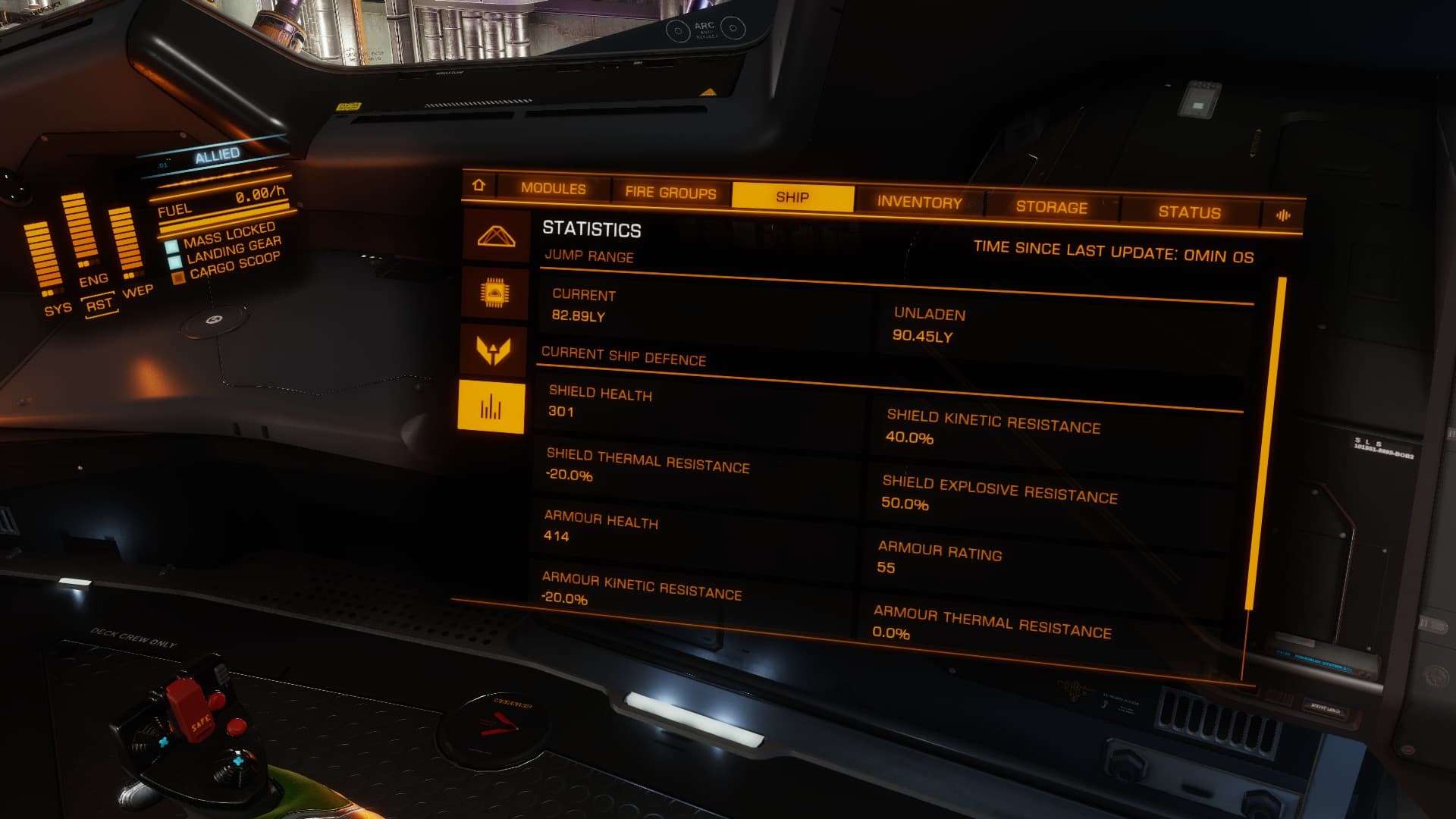Image resolution: width=1456 pixels, height=819 pixels.
Task: Choose the chip-shaped side icon
Action: (495, 293)
